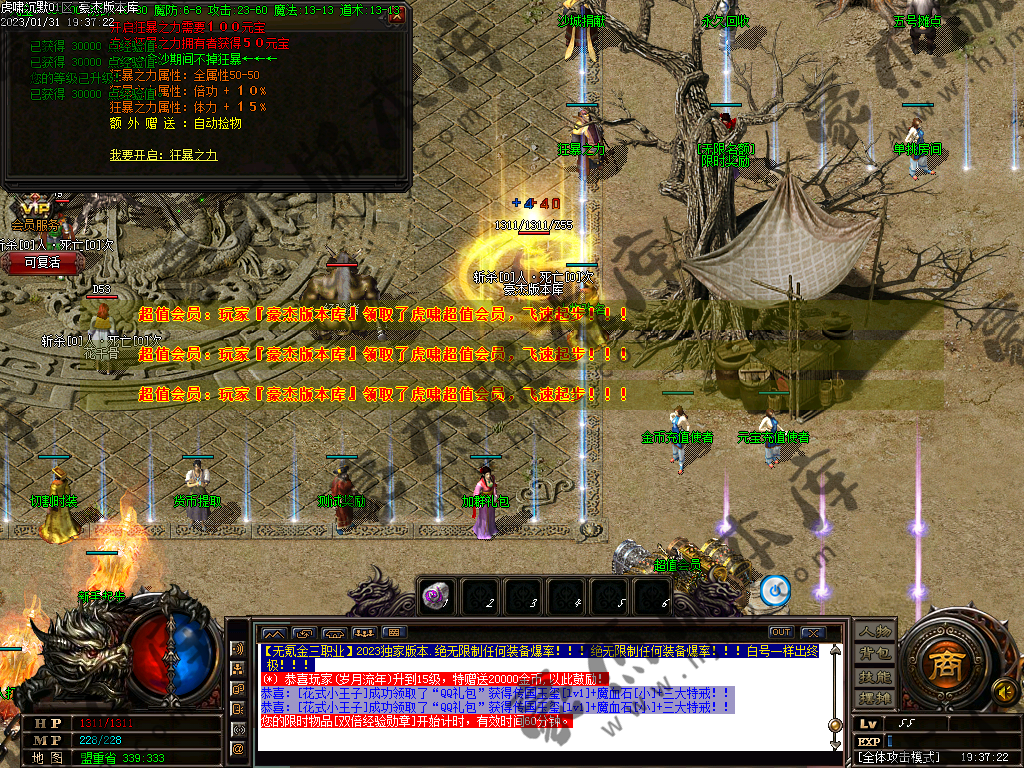This screenshot has height=768, width=1024.
Task: Open the 技能 skills panel
Action: [876, 676]
